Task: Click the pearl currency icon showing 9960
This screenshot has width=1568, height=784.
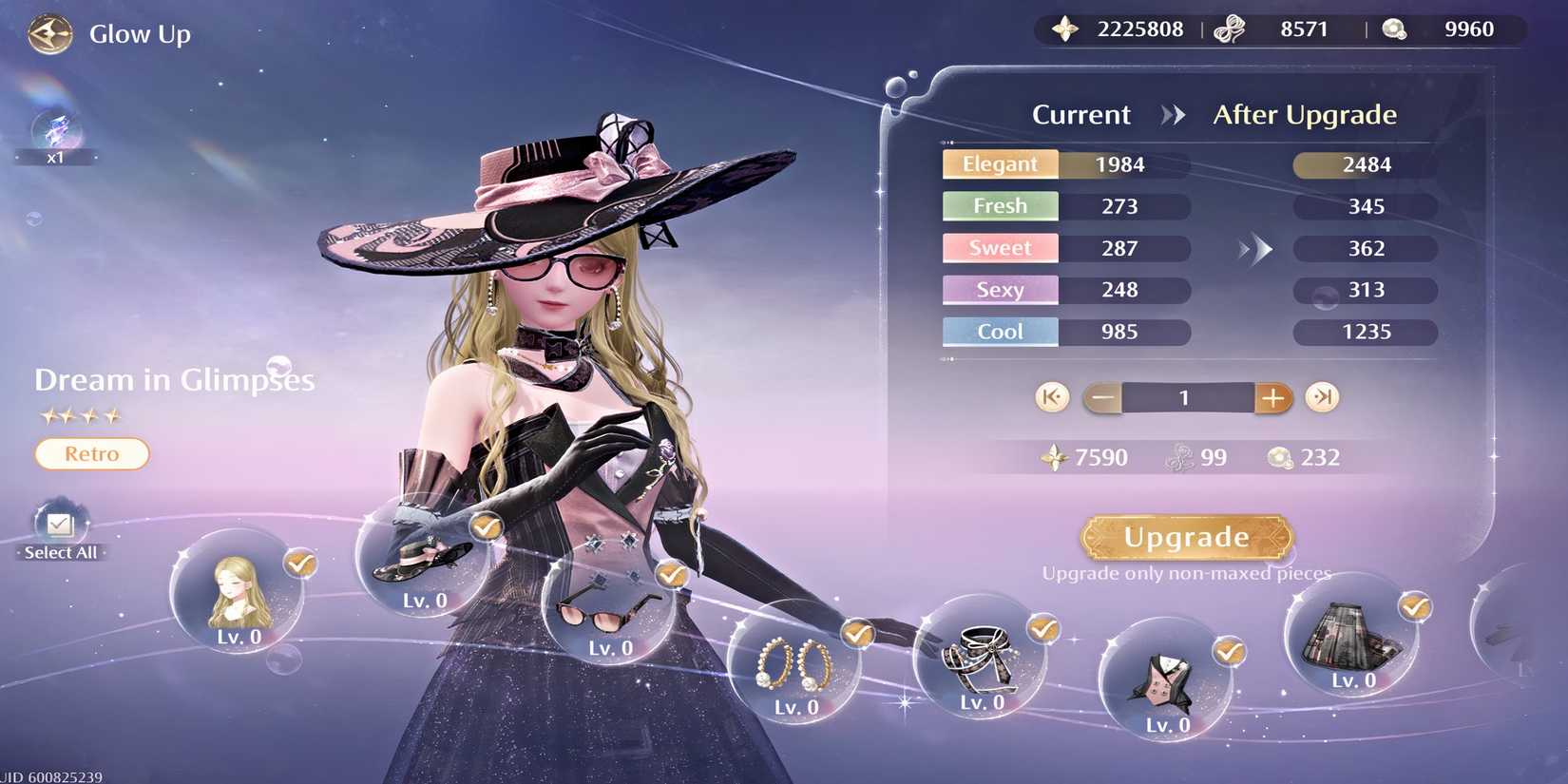Action: click(x=1393, y=29)
